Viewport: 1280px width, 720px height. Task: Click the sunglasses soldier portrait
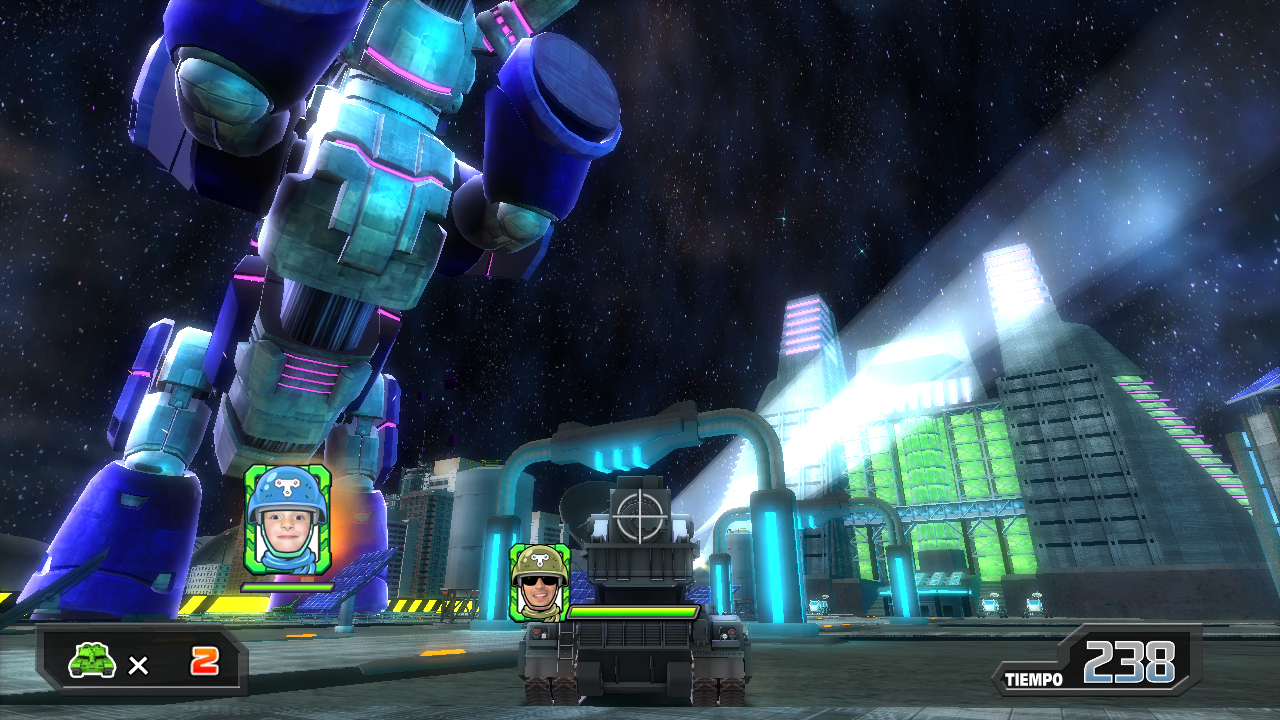click(x=540, y=582)
